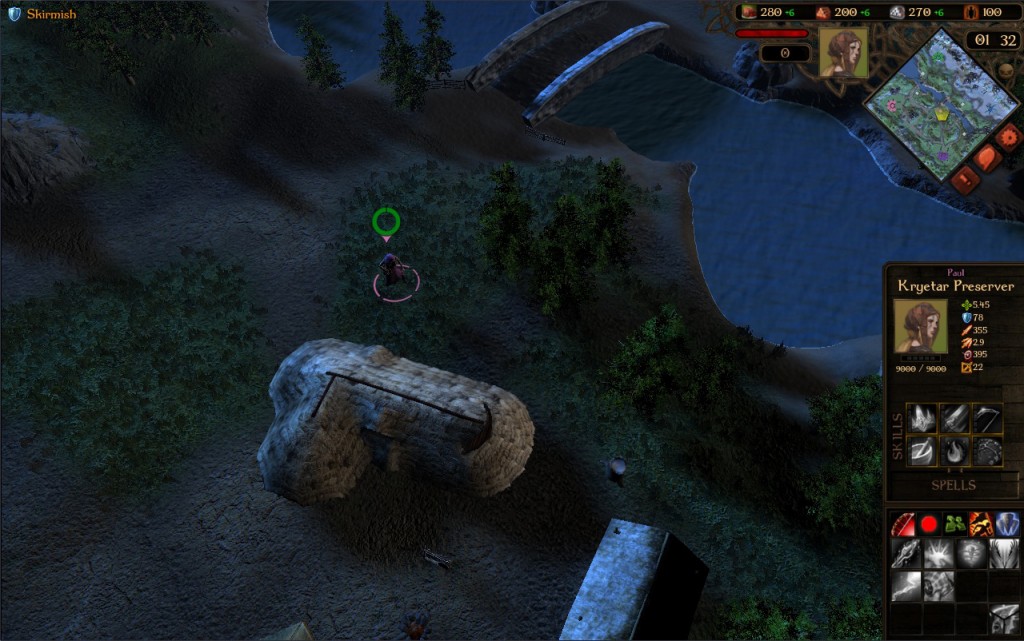The height and width of the screenshot is (641, 1024).
Task: Activate the white starburst ability
Action: pyautogui.click(x=938, y=554)
